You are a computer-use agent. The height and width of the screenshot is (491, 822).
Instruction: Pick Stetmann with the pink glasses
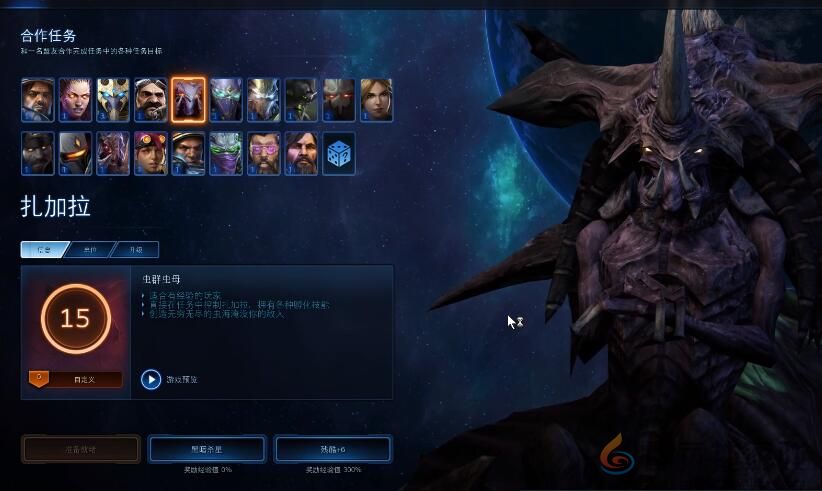coord(264,154)
